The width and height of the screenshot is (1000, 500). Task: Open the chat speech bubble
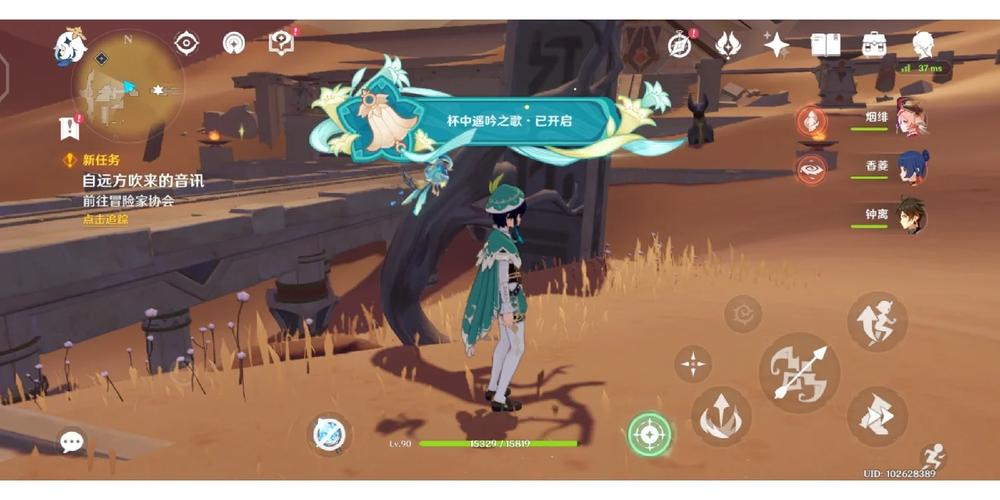click(x=72, y=441)
